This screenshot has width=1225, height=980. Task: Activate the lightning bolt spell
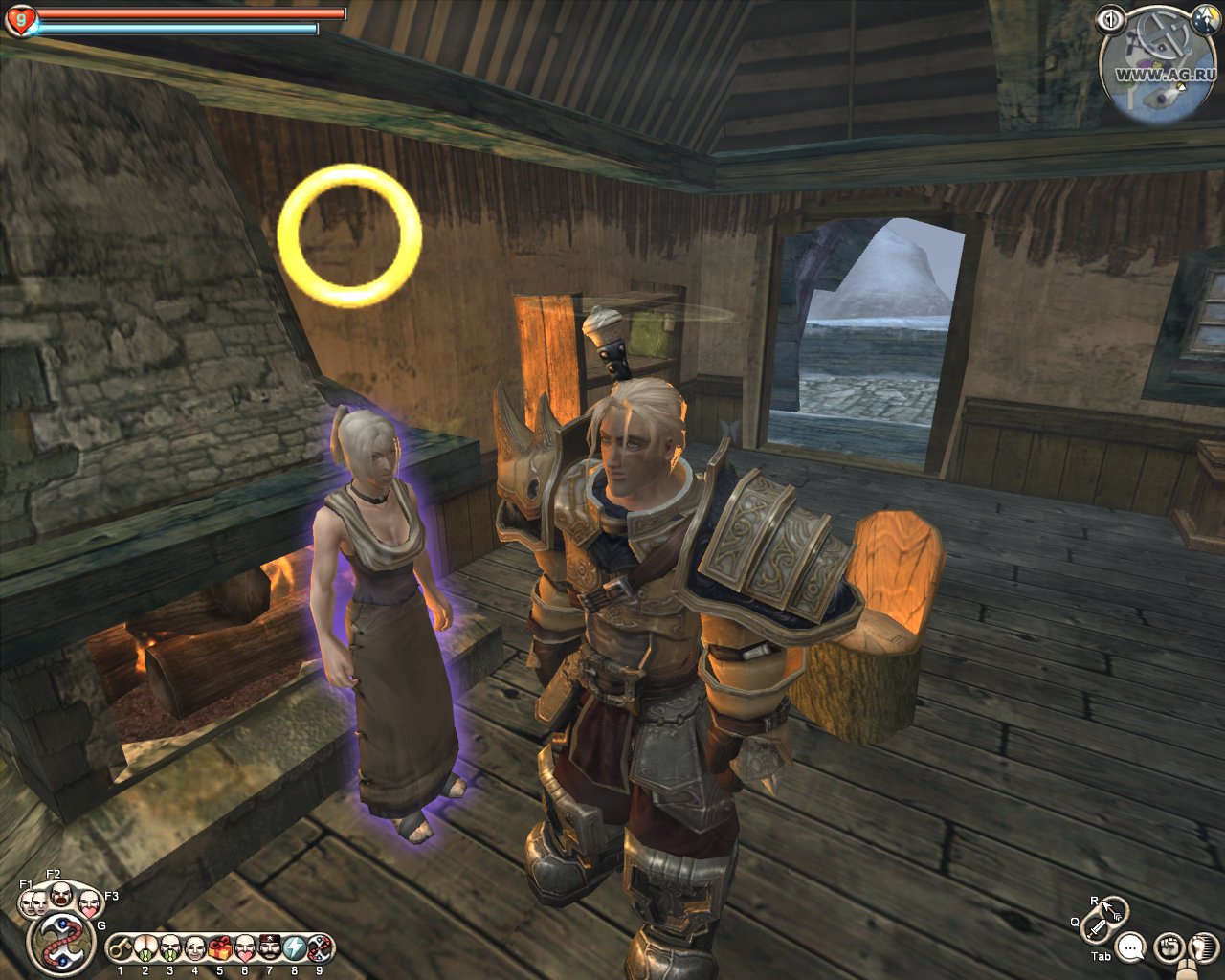pos(294,948)
